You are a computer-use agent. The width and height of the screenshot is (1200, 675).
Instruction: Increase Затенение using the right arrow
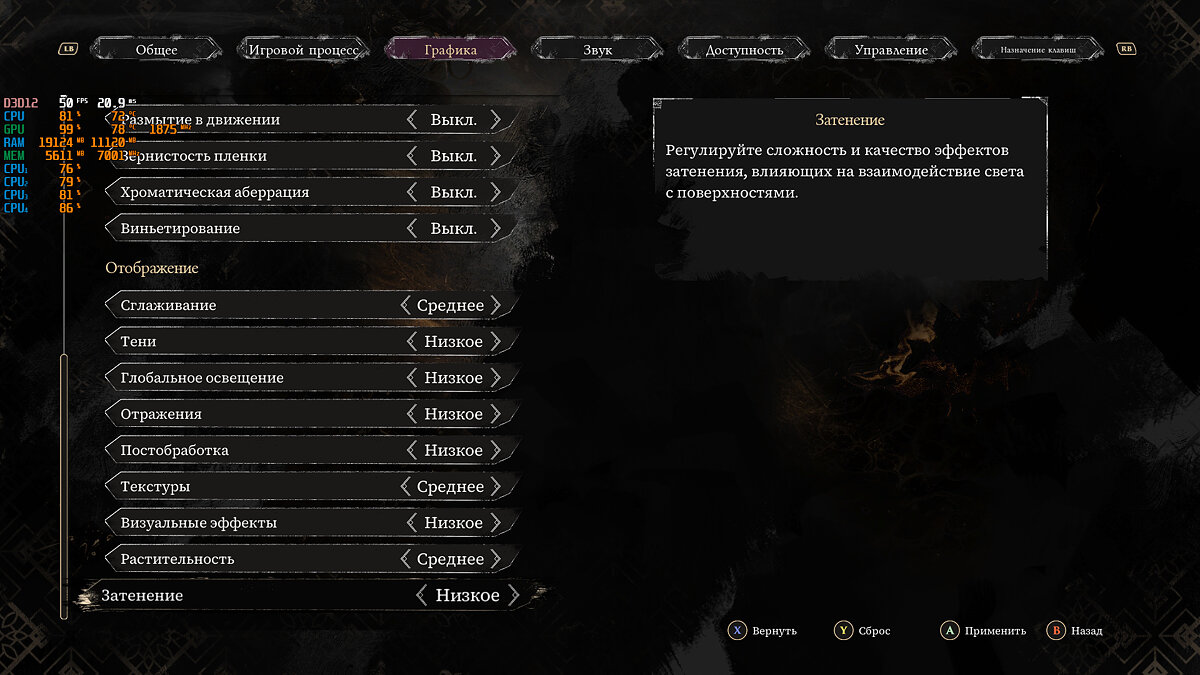[x=514, y=596]
